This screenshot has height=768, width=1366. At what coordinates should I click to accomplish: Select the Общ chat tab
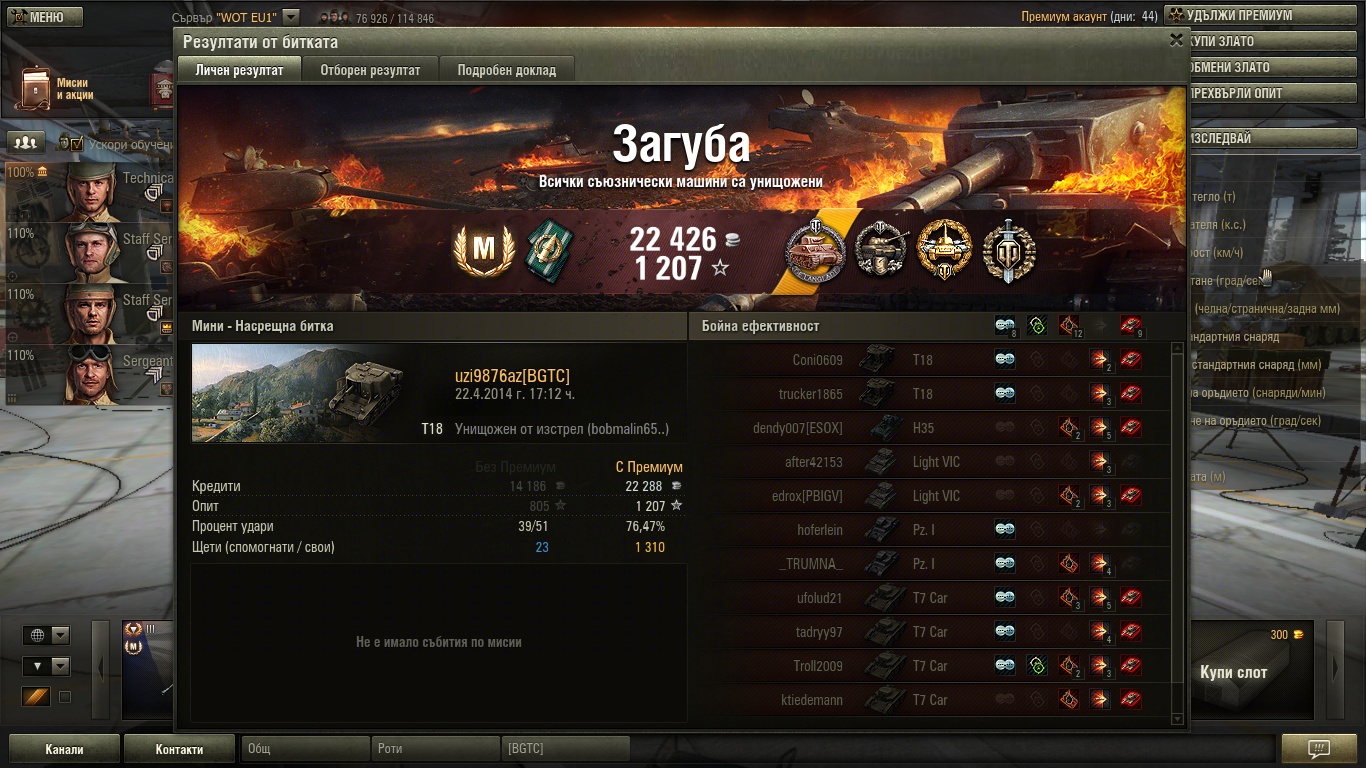coord(304,749)
